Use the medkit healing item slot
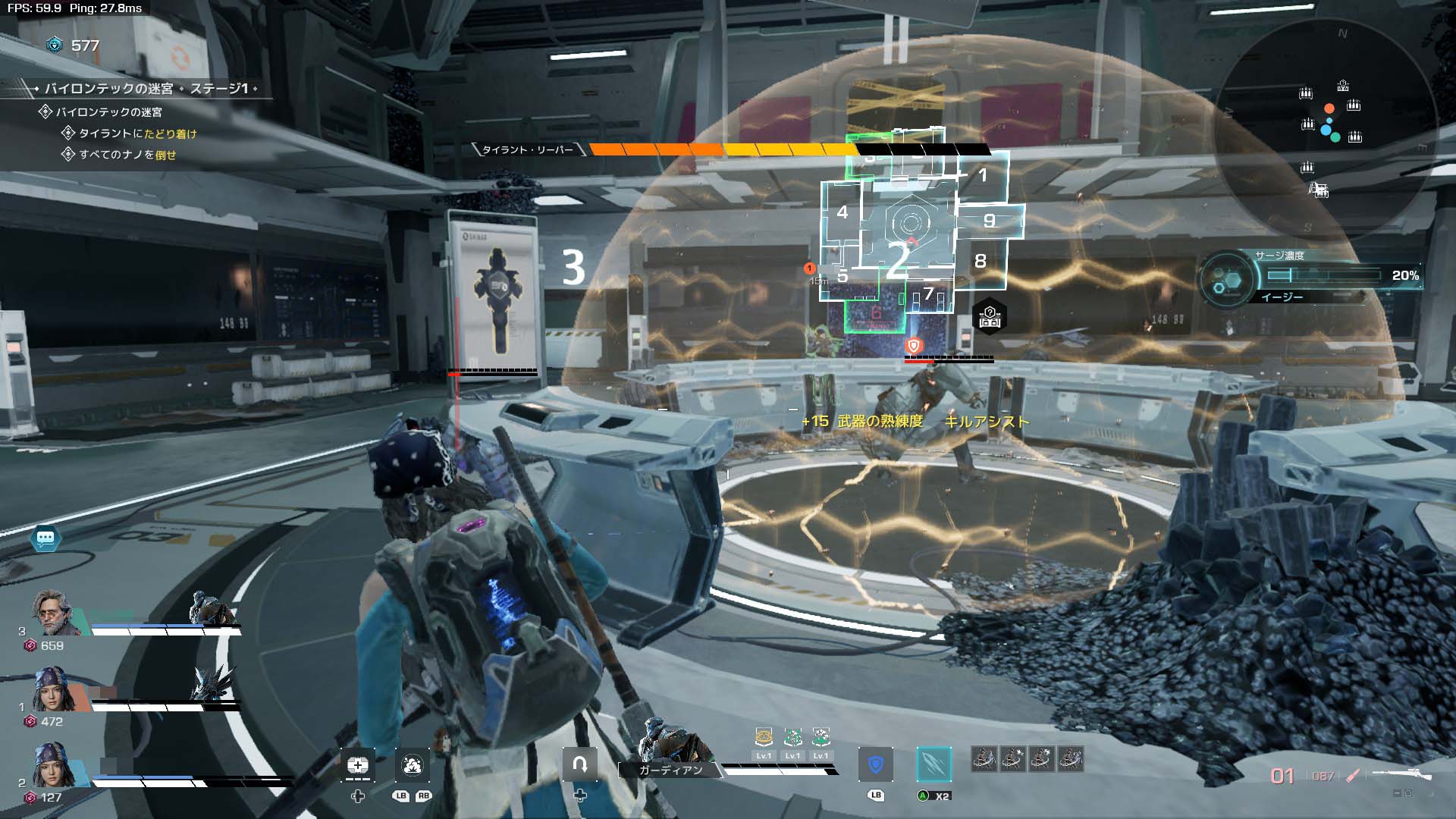Viewport: 1456px width, 819px height. click(358, 765)
